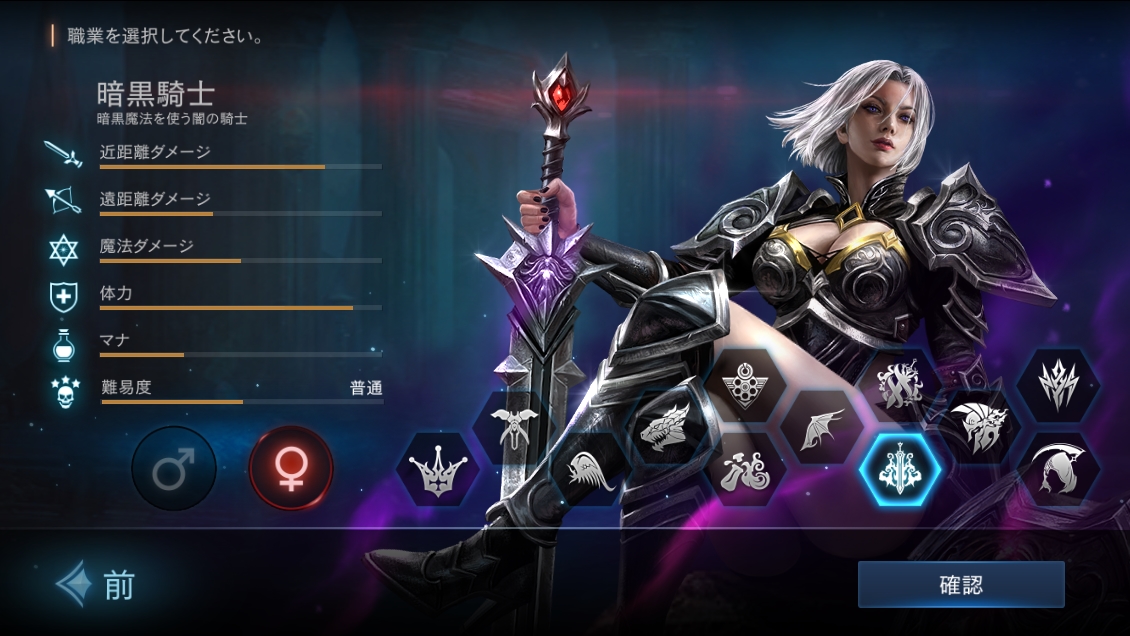
Task: Select the male gender symbol
Action: coord(174,469)
